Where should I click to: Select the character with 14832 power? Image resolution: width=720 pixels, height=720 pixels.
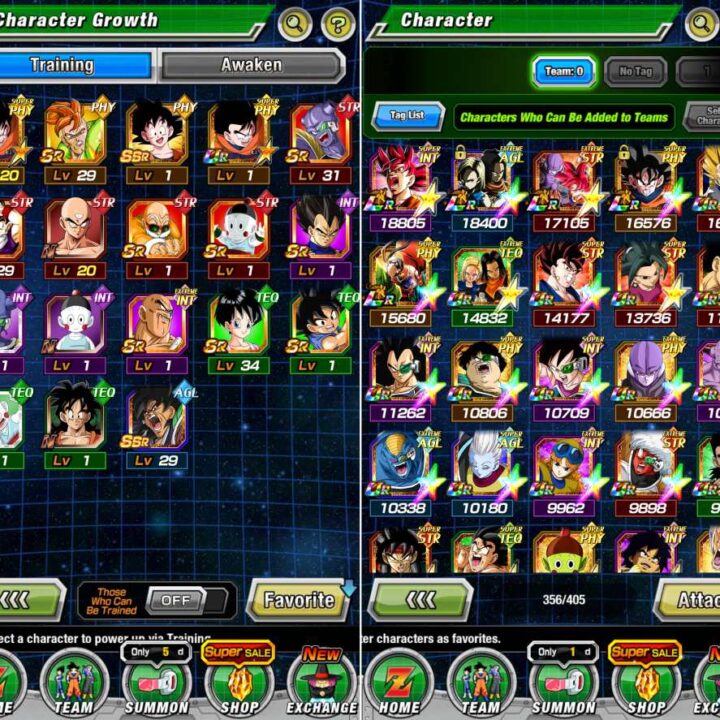(484, 282)
